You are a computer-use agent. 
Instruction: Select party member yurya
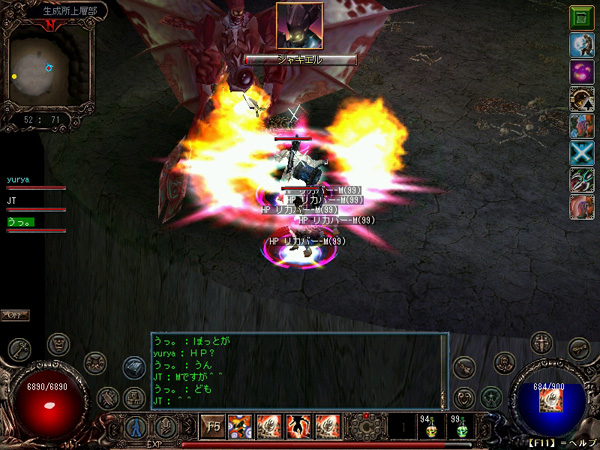(18, 180)
